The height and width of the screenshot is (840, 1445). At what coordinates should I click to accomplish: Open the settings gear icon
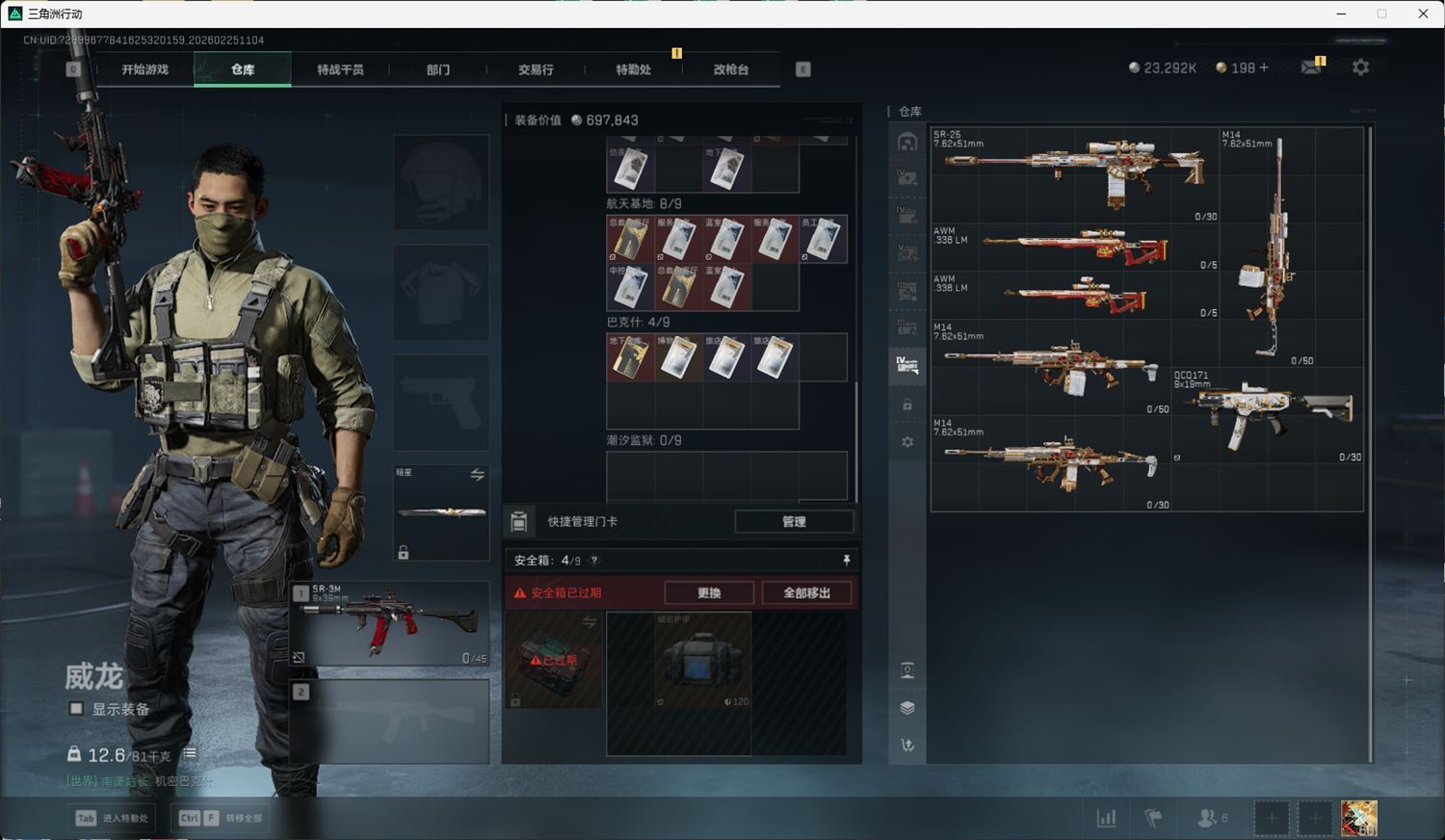click(1360, 67)
